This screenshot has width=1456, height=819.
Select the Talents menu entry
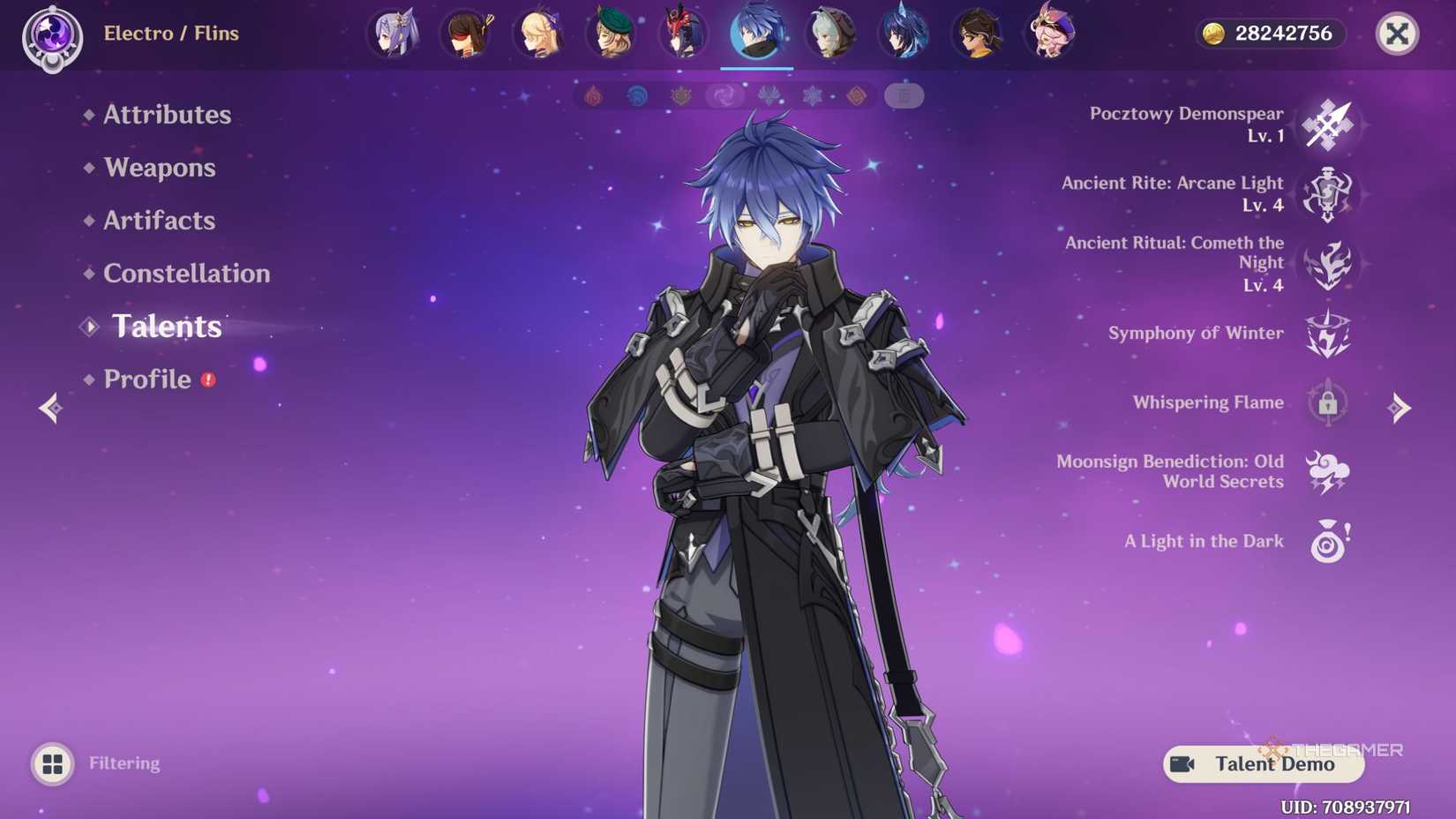pyautogui.click(x=167, y=327)
